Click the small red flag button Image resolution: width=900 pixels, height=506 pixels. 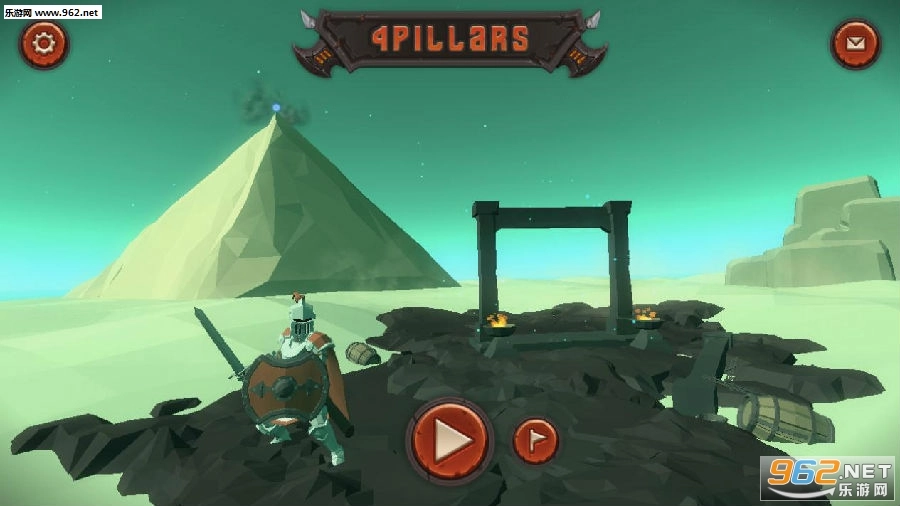pos(535,441)
